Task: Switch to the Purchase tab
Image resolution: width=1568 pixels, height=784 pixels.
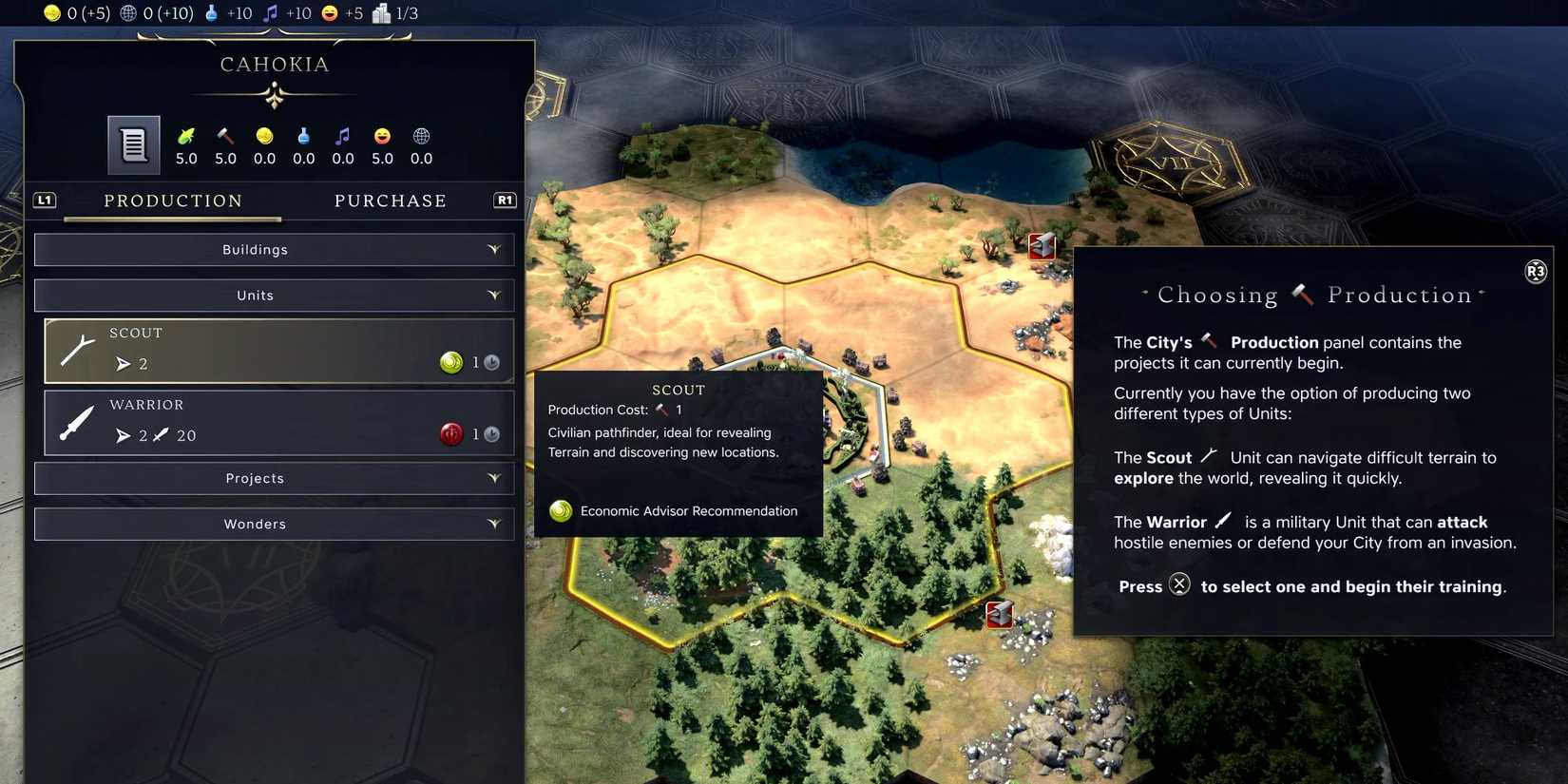Action: [x=391, y=201]
